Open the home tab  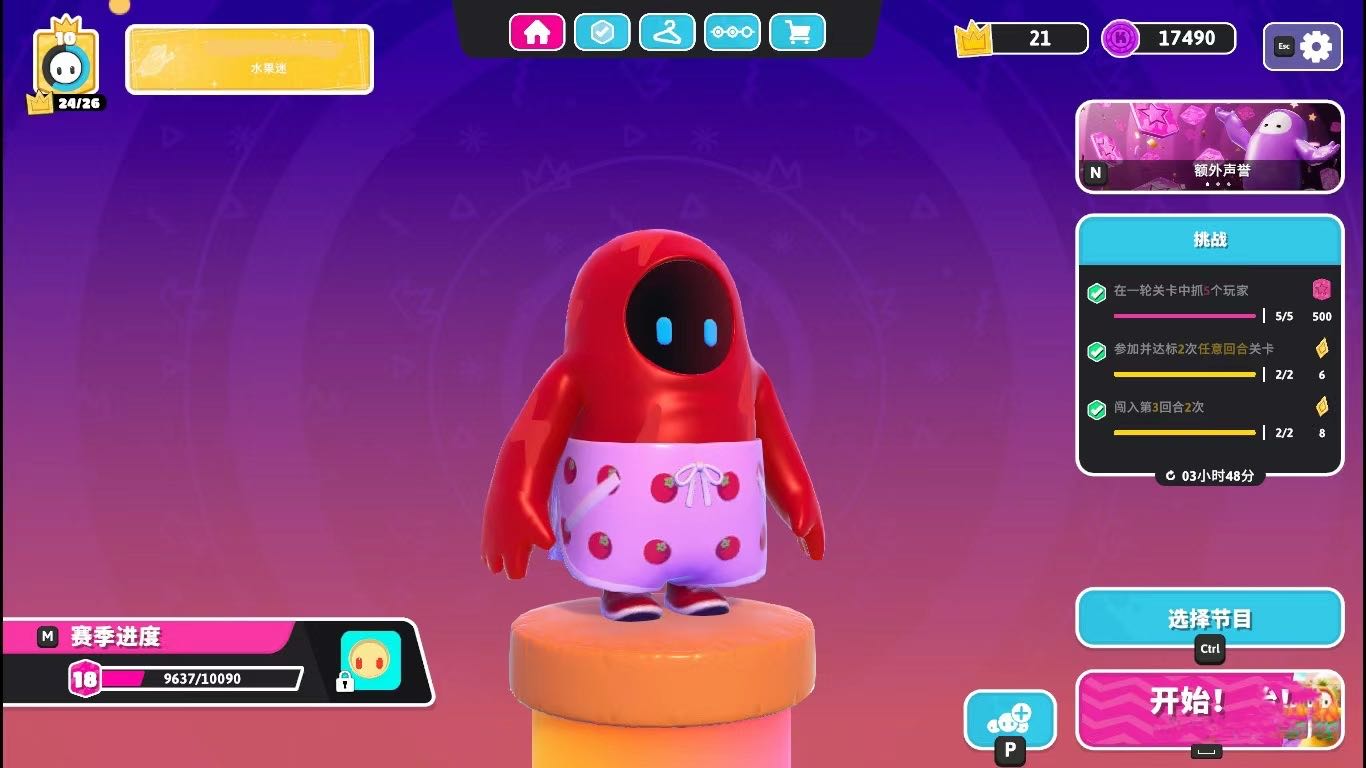tap(537, 33)
